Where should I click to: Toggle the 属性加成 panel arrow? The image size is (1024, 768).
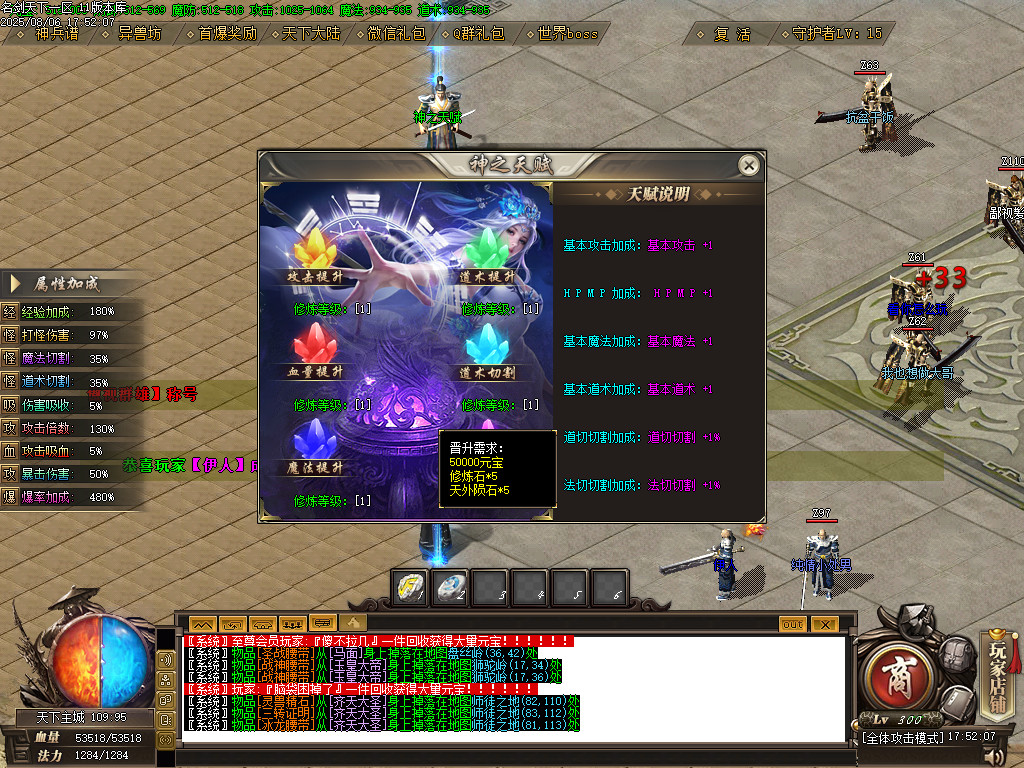[15, 284]
